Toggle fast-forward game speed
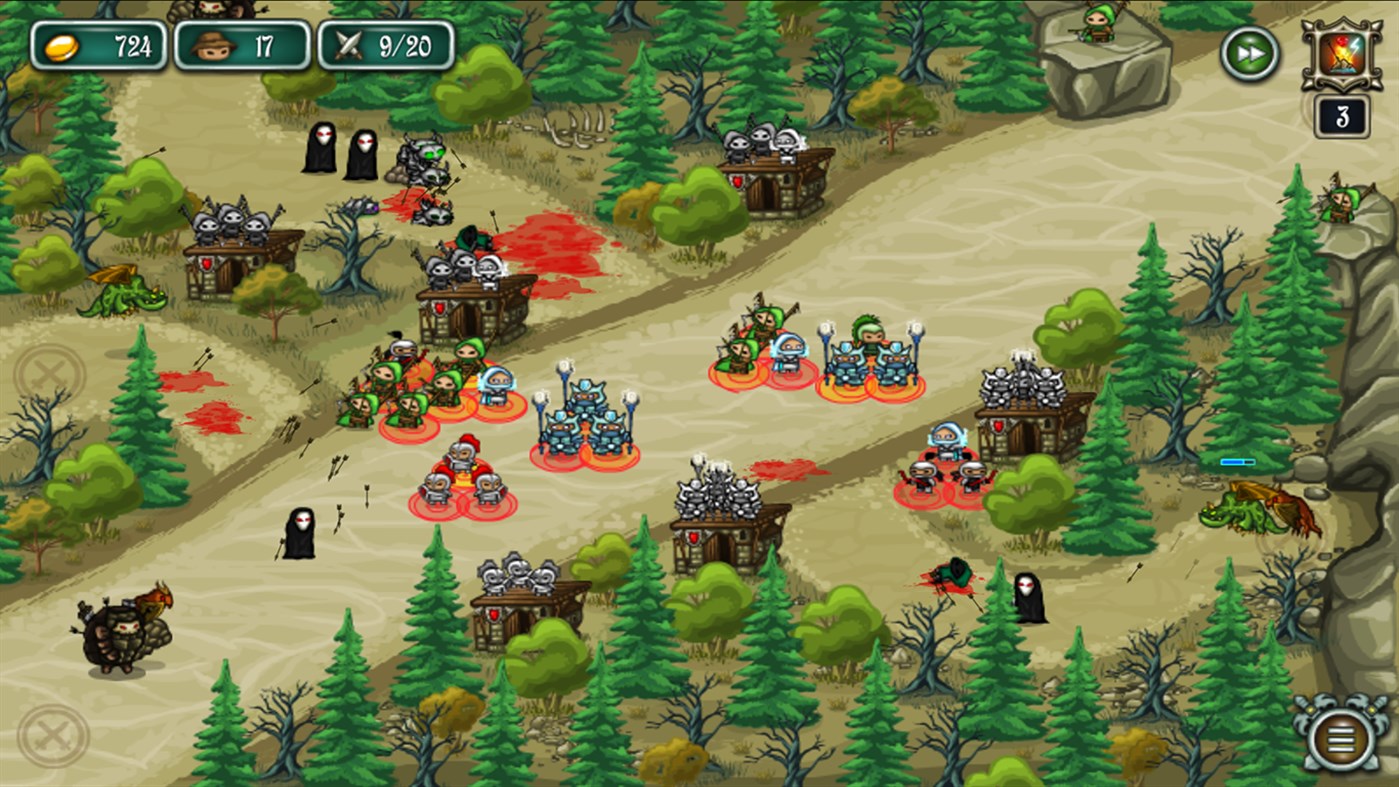The width and height of the screenshot is (1399, 787). pyautogui.click(x=1249, y=53)
